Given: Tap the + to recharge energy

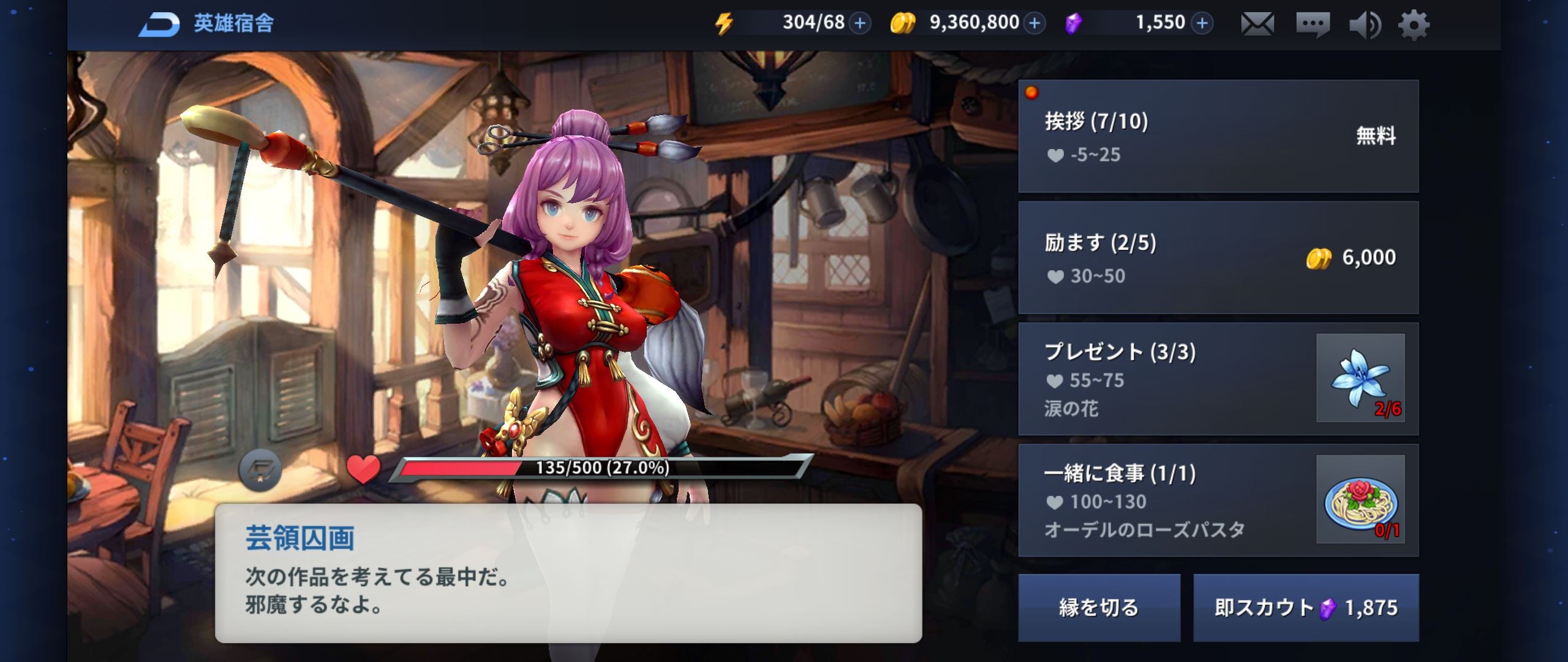Looking at the screenshot, I should (x=859, y=23).
